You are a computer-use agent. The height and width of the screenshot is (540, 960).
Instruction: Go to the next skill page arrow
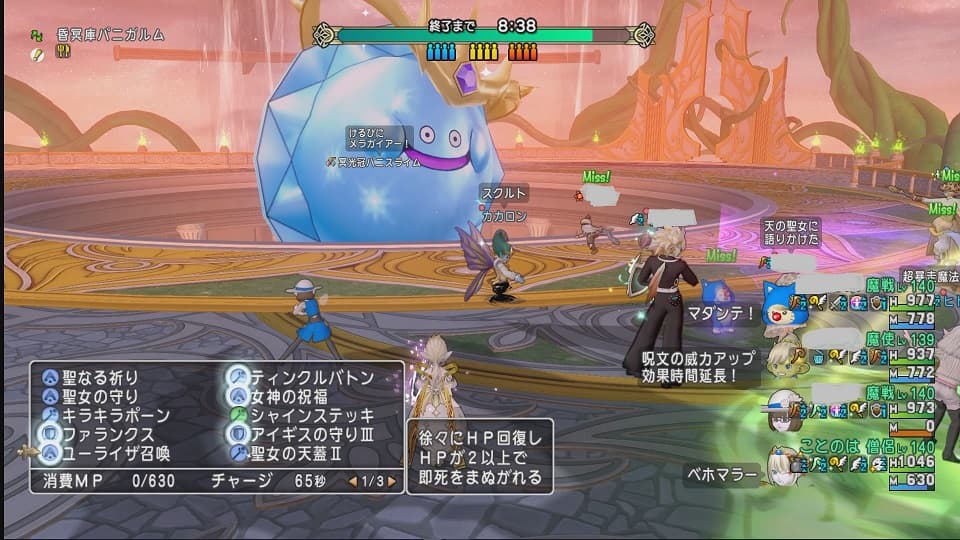coord(392,482)
